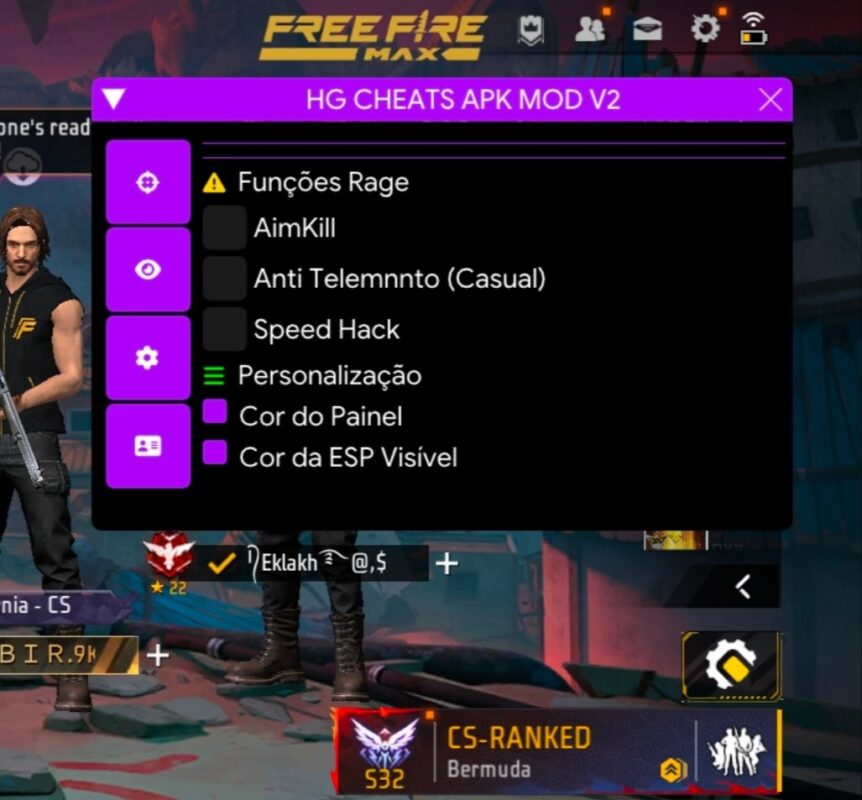Close the HG Cheats panel

point(770,100)
